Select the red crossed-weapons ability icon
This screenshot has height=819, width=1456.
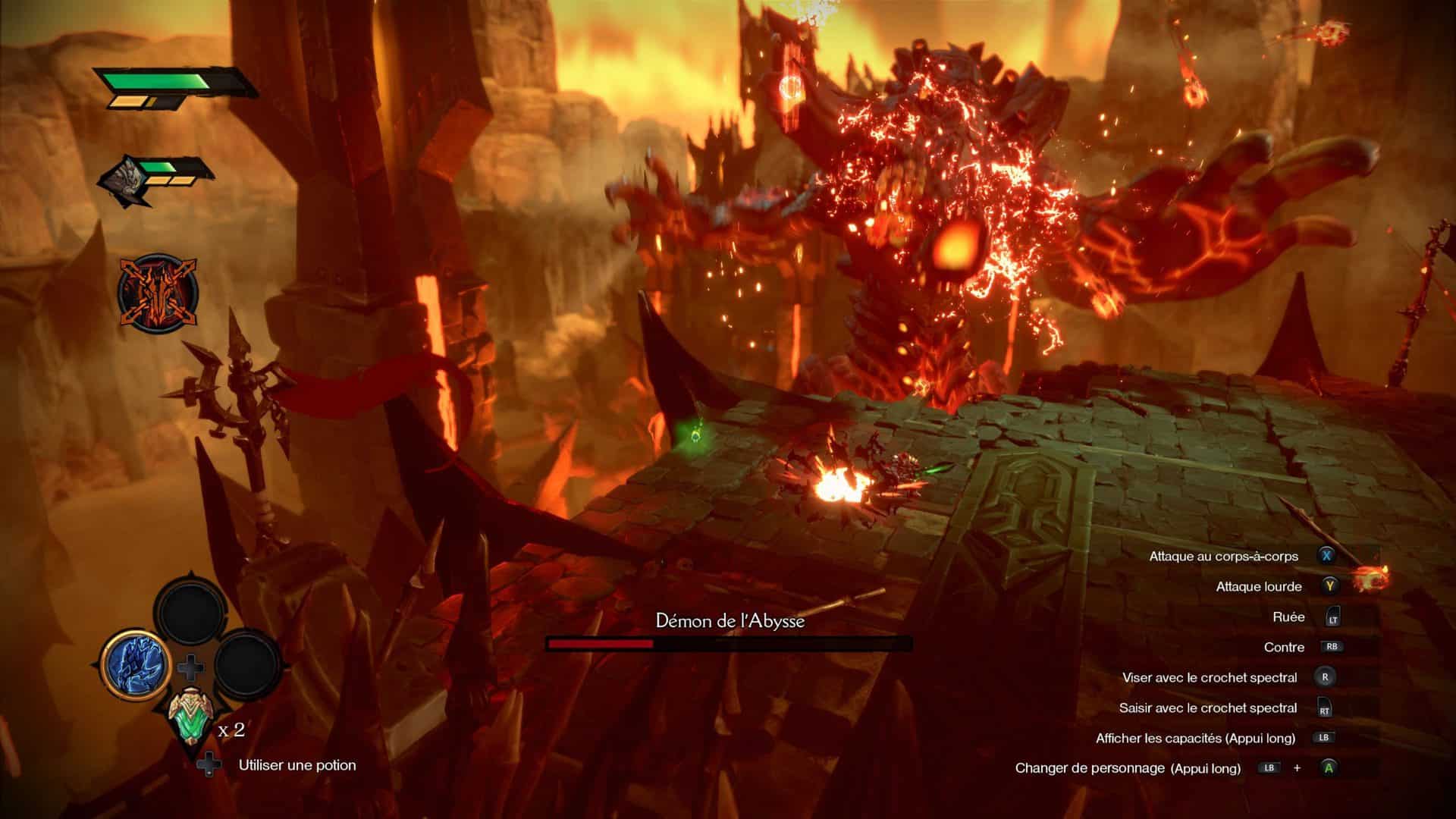(157, 292)
